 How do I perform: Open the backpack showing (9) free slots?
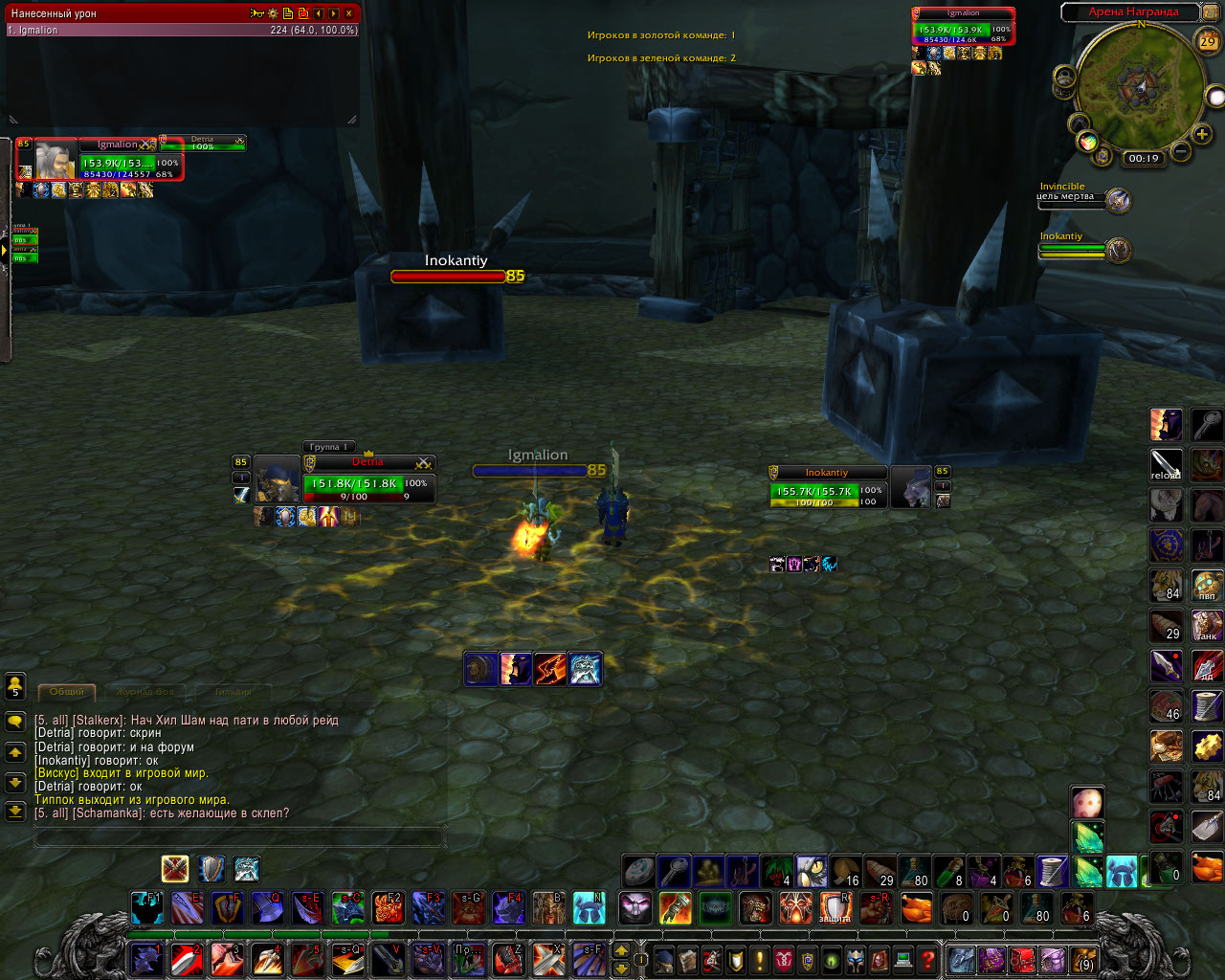1082,959
